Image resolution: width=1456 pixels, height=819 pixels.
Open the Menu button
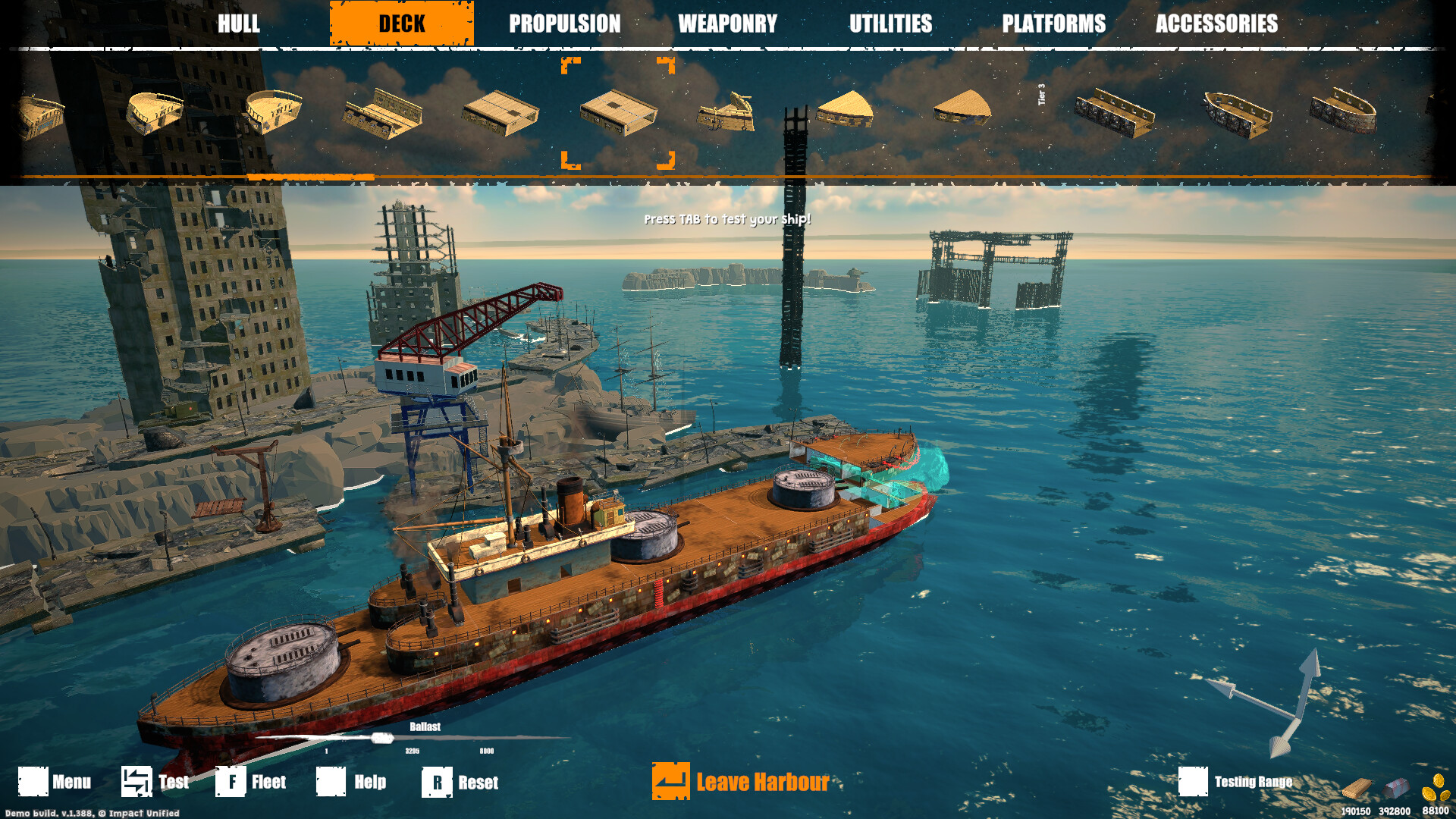55,782
